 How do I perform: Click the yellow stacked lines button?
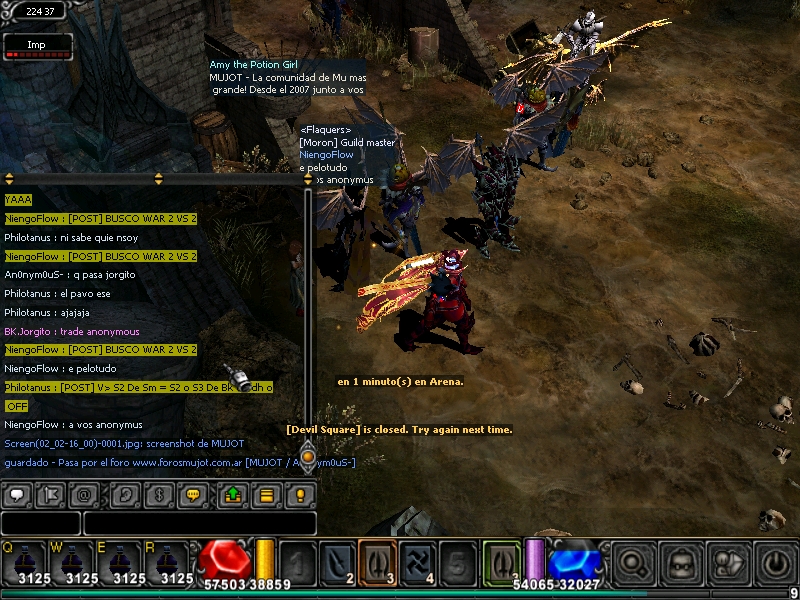pos(266,495)
